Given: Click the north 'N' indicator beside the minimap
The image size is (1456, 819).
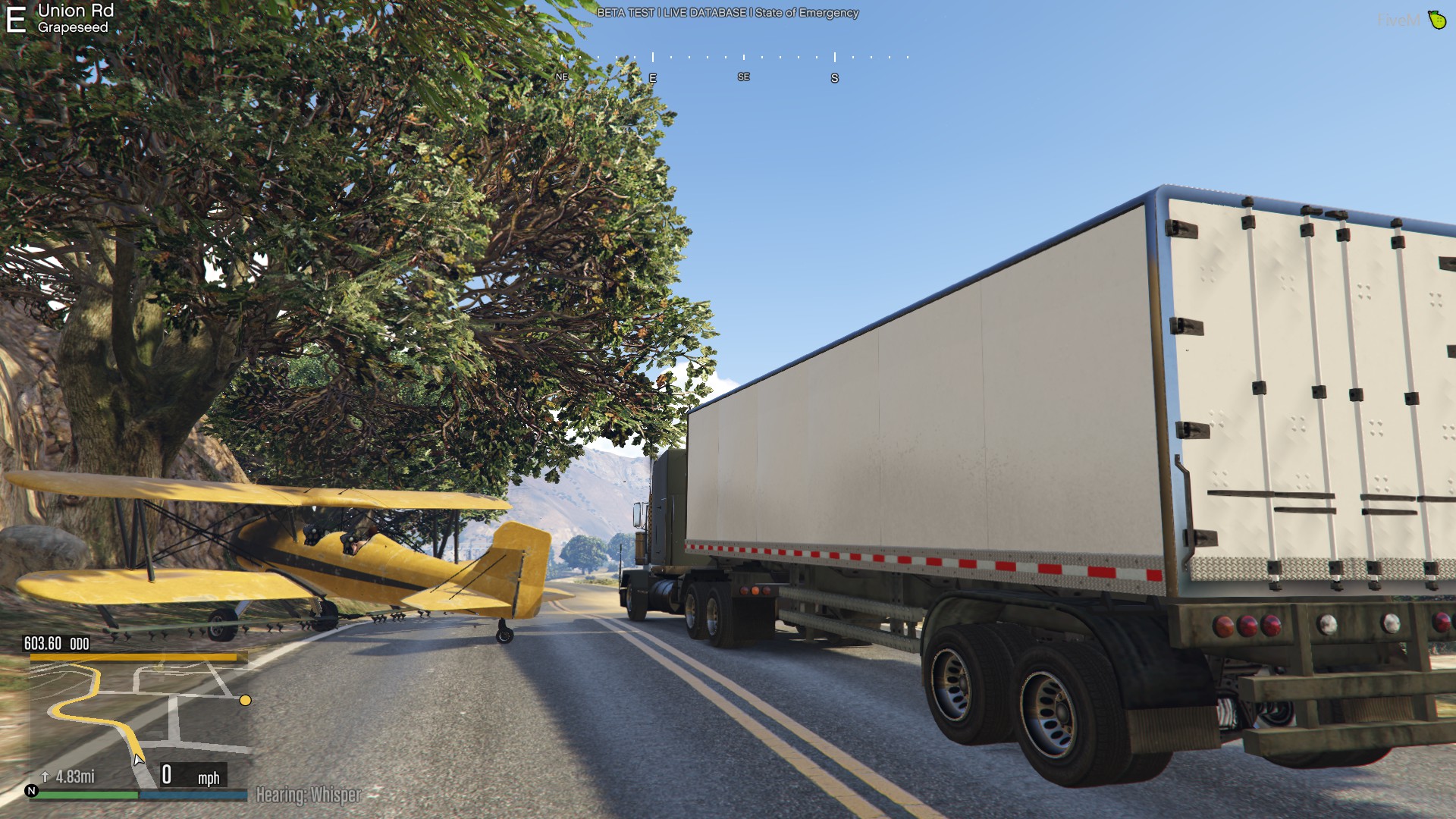Looking at the screenshot, I should 31,791.
